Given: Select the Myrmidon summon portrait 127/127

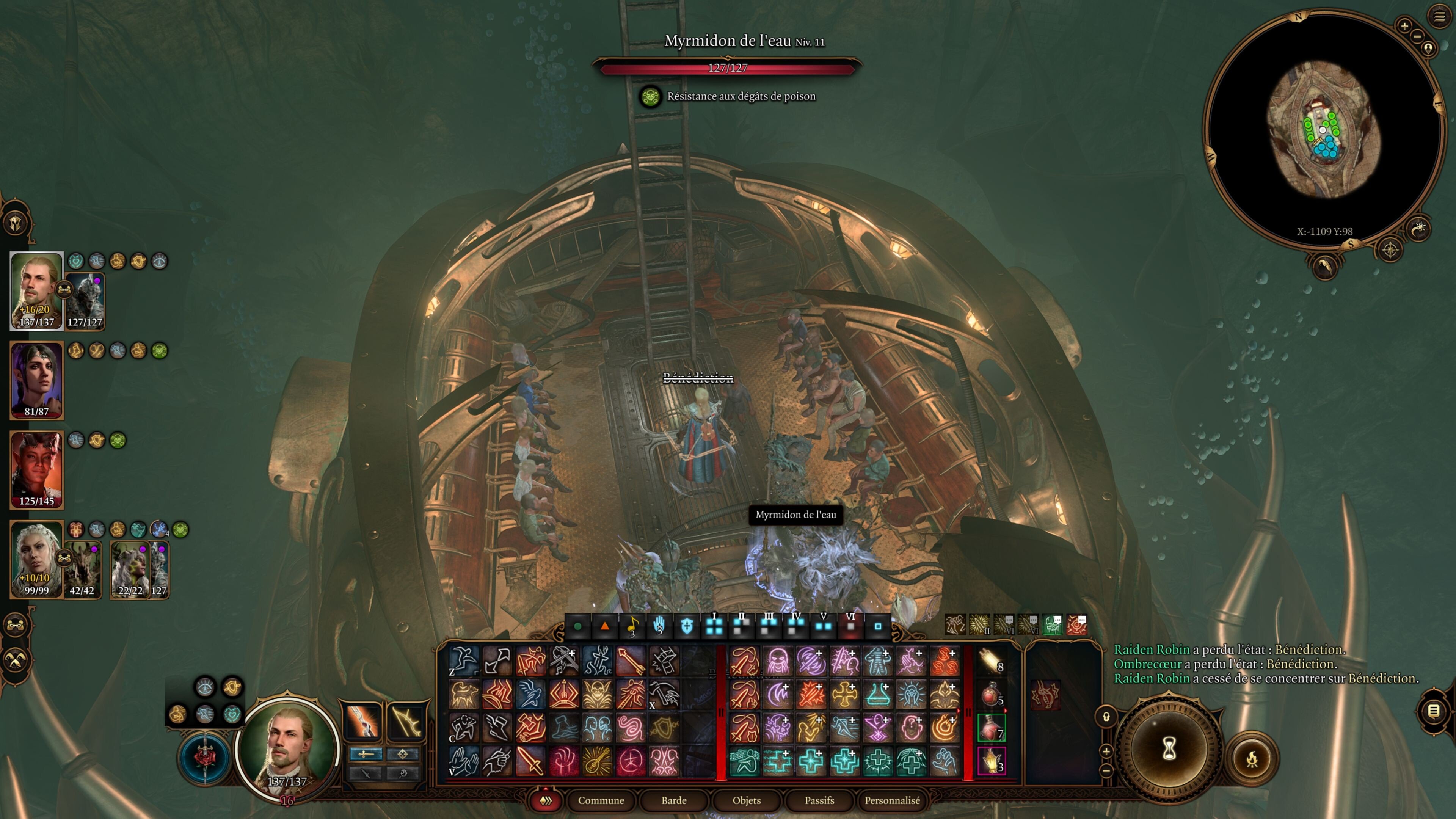Looking at the screenshot, I should 85,301.
